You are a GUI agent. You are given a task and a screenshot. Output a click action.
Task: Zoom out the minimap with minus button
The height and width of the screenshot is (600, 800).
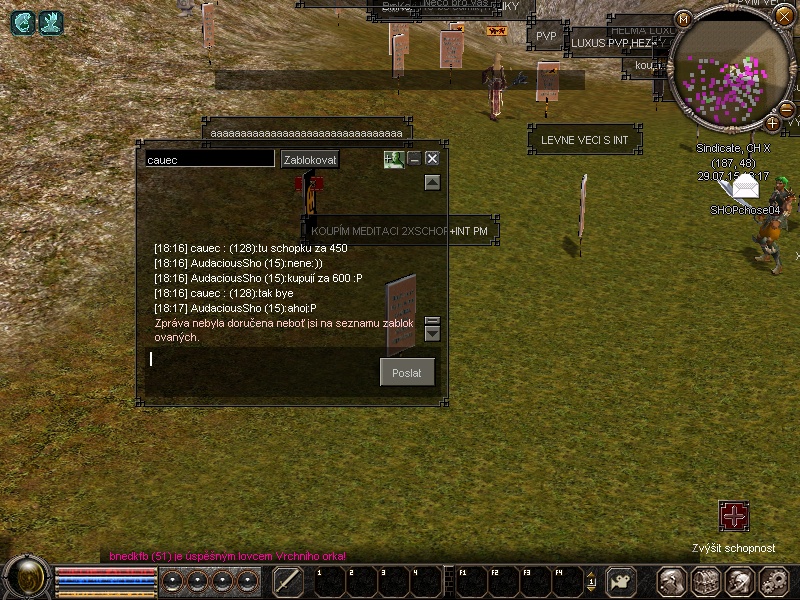788,108
